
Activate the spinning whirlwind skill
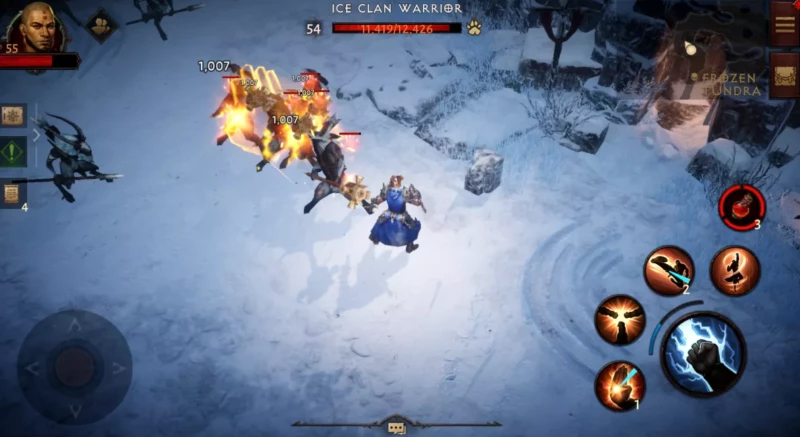[x=735, y=270]
